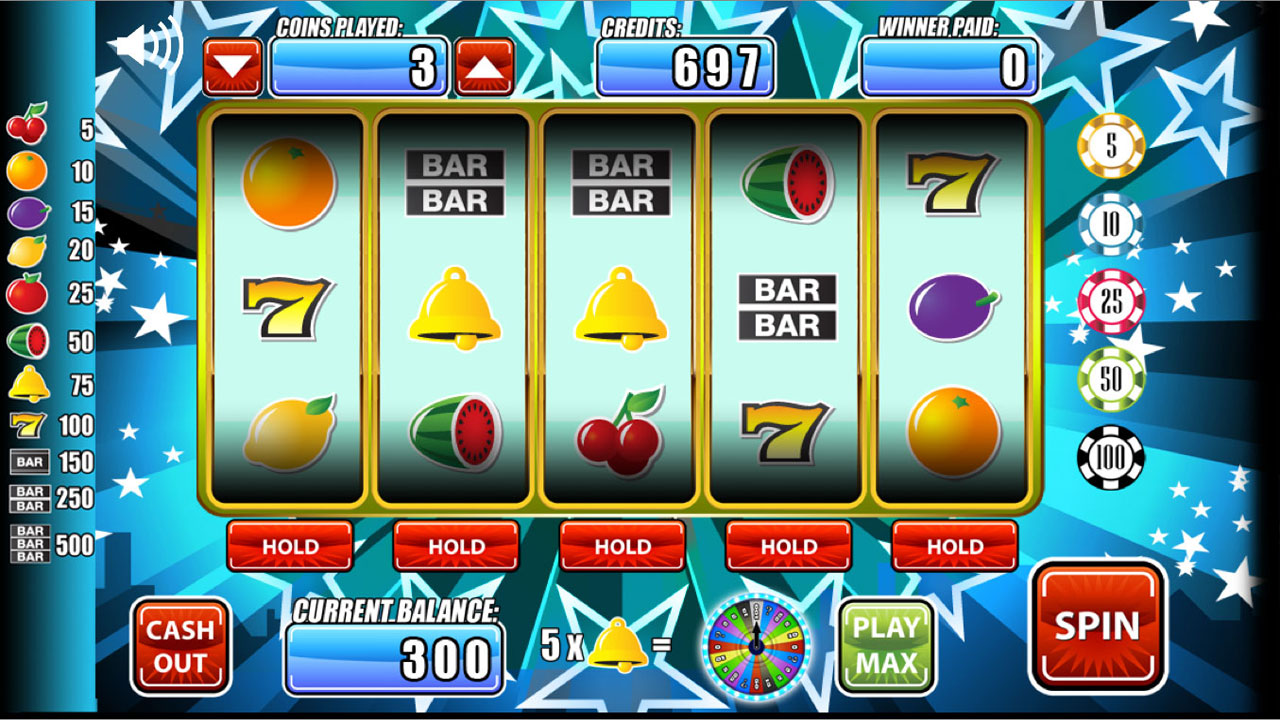1280x720 pixels.
Task: Toggle HOLD on the first reel
Action: click(x=291, y=547)
